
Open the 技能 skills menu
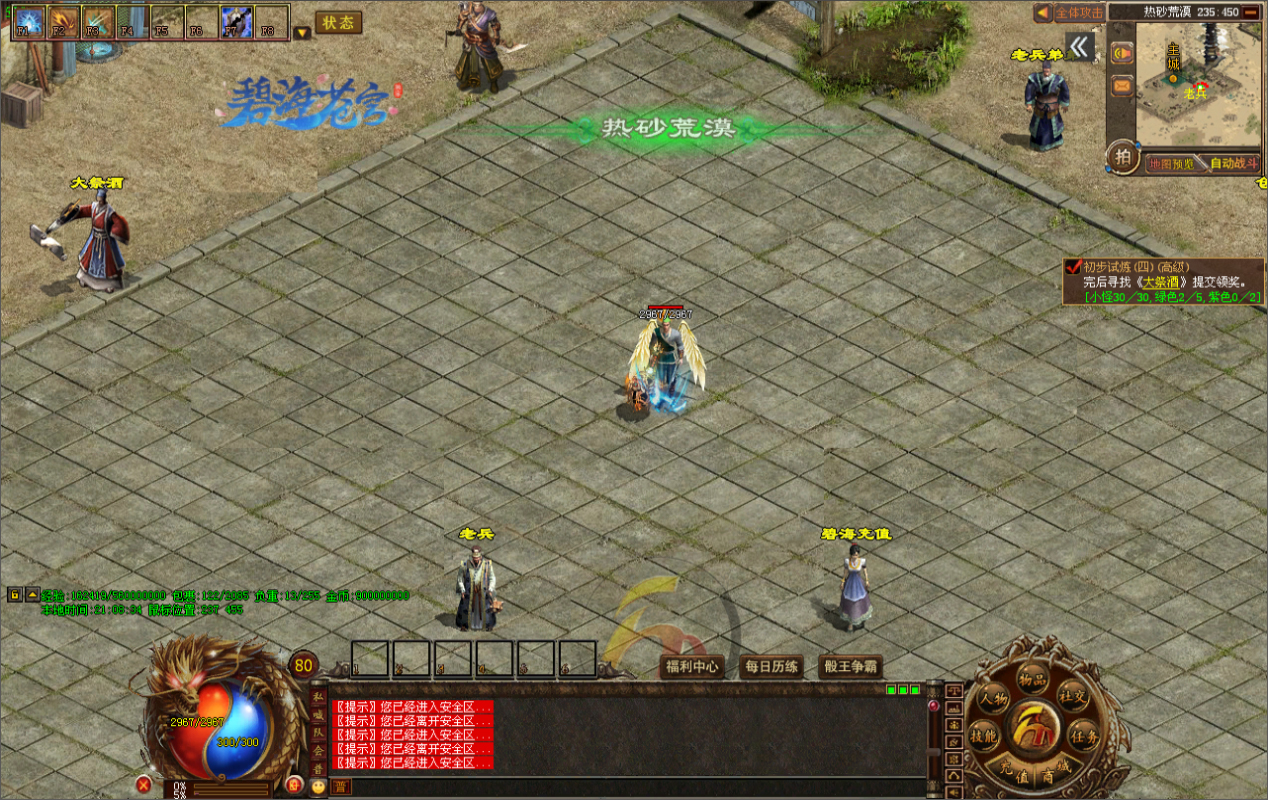click(984, 737)
